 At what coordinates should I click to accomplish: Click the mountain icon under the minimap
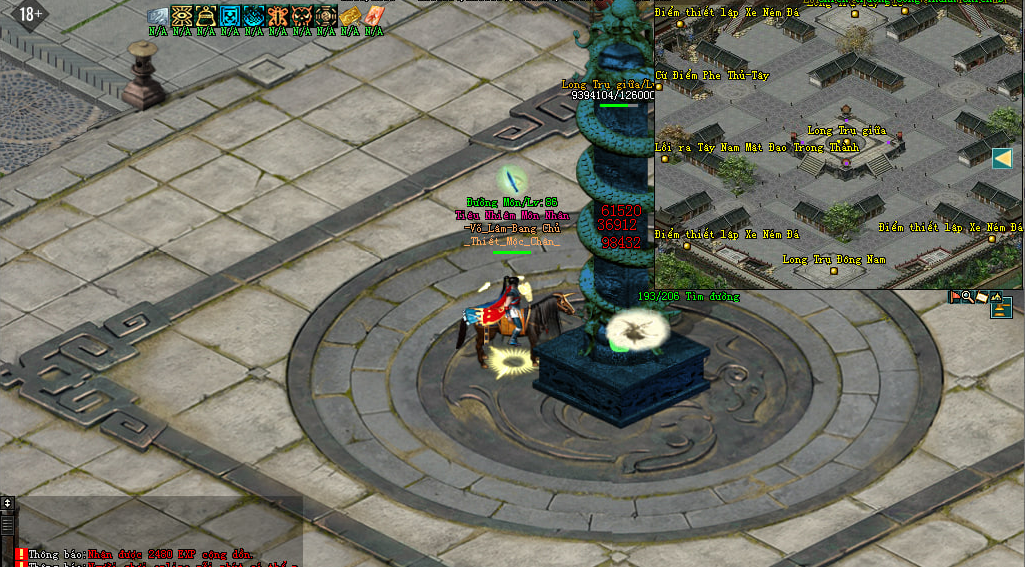(x=996, y=297)
